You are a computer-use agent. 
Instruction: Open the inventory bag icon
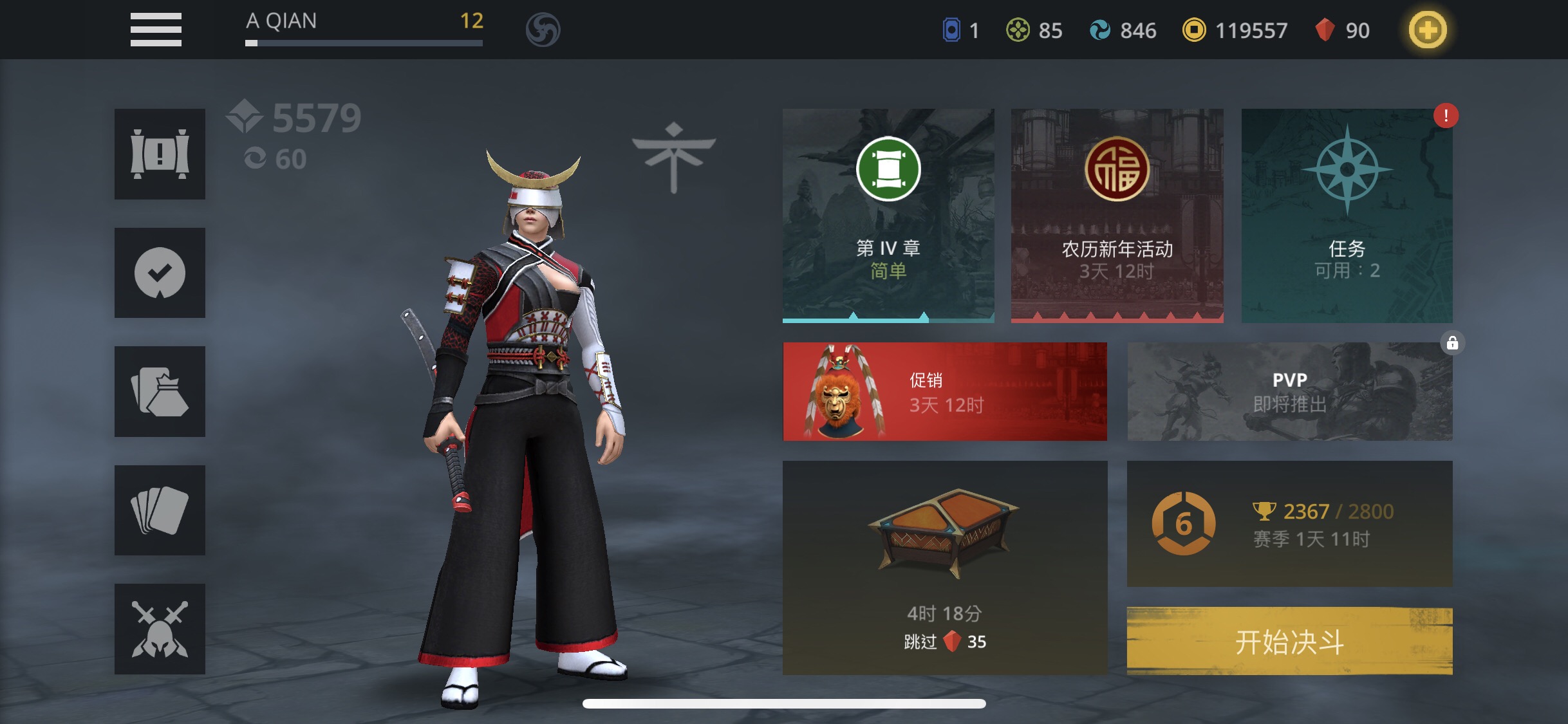point(159,391)
